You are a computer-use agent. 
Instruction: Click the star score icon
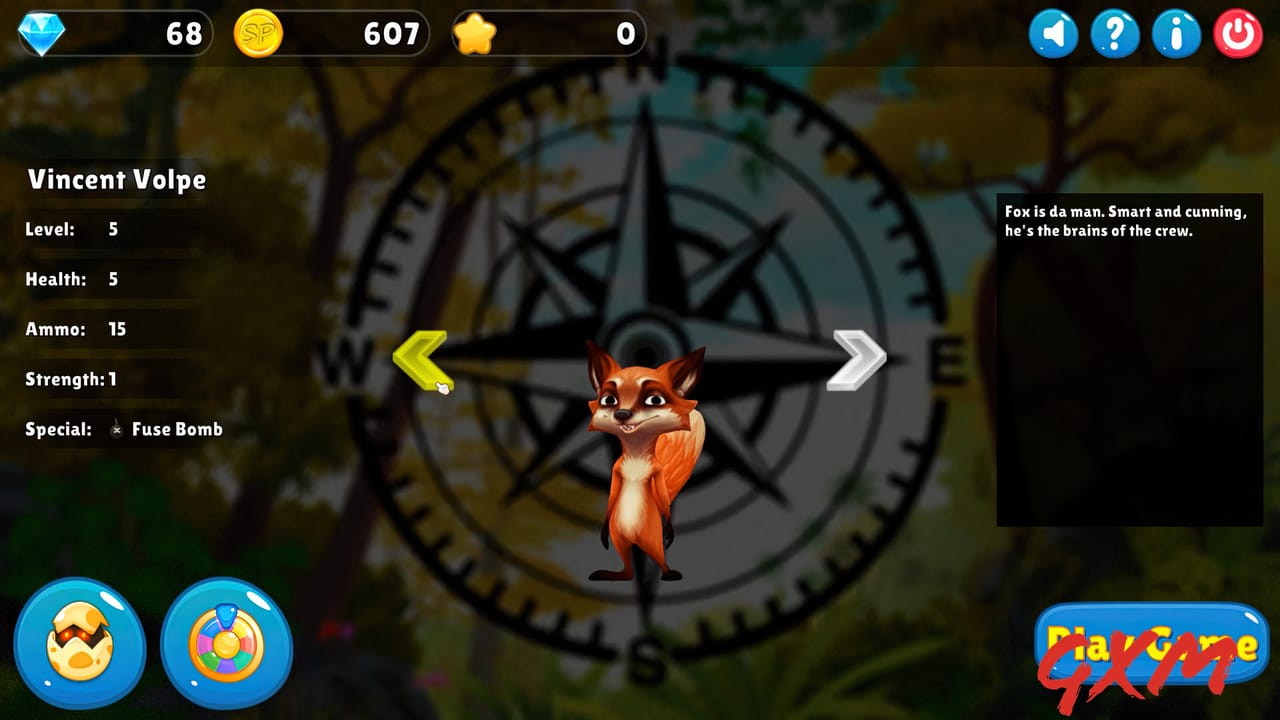click(x=478, y=33)
